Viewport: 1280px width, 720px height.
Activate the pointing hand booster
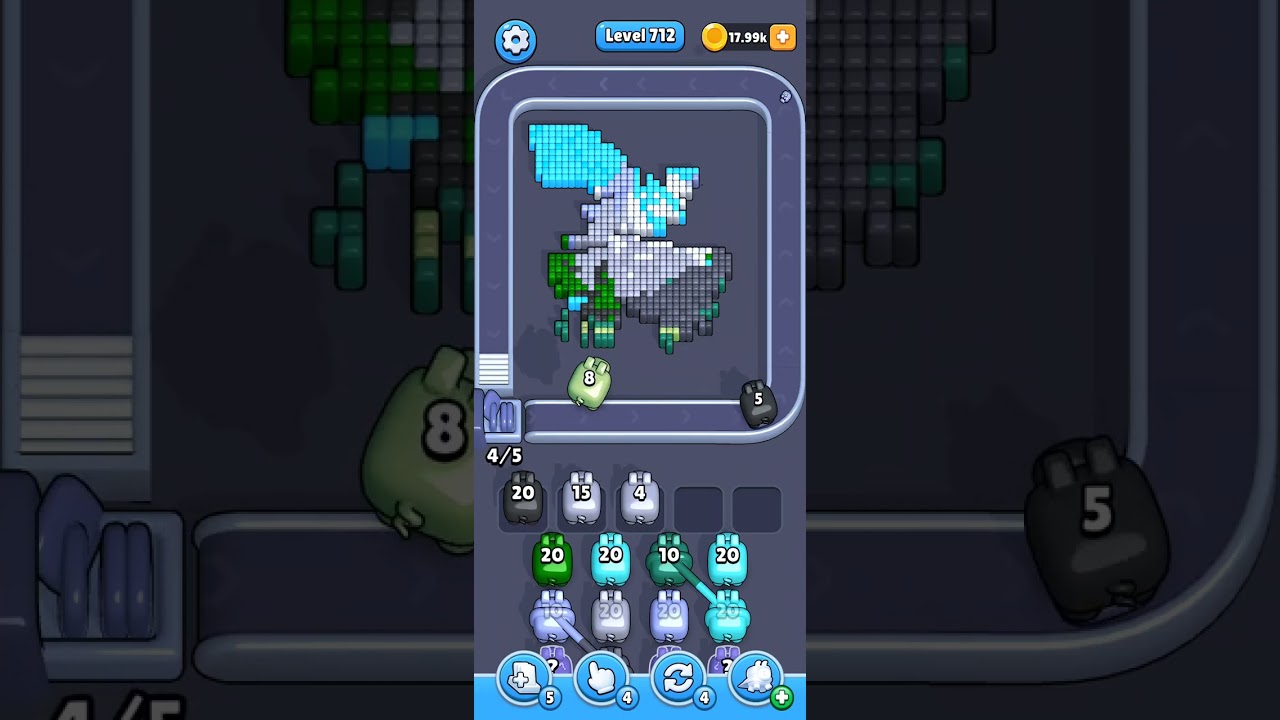coord(602,679)
